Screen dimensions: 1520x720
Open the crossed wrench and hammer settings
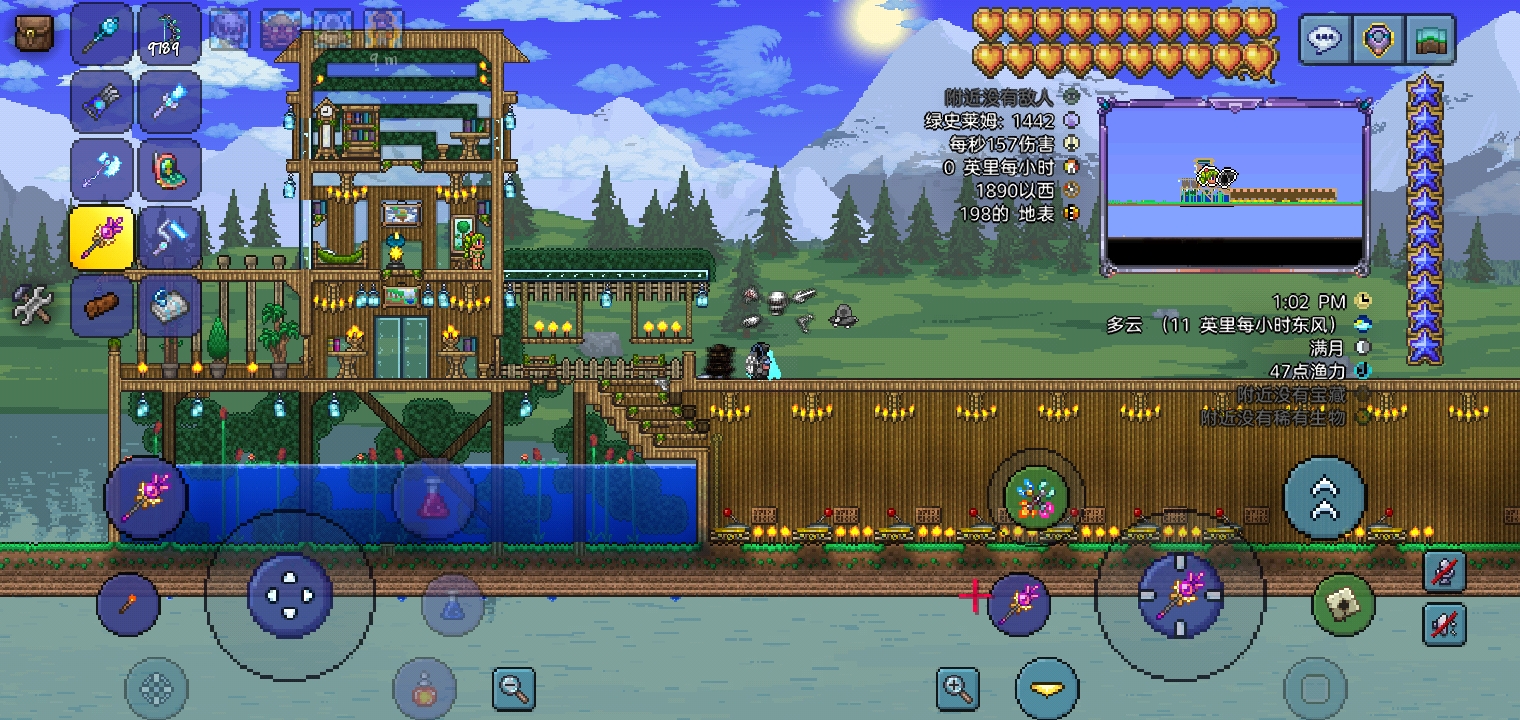tap(32, 304)
